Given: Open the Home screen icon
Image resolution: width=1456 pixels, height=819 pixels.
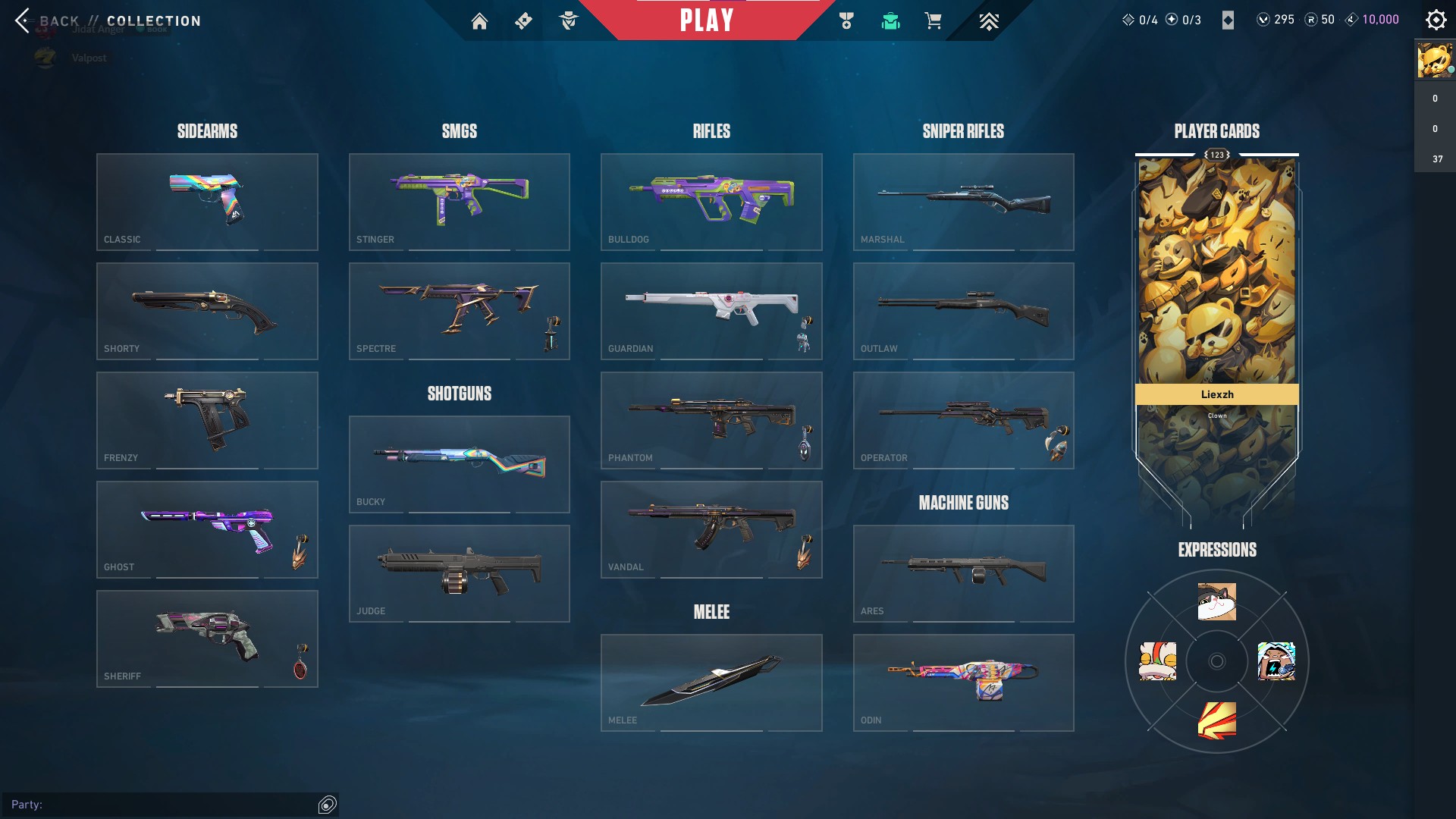Looking at the screenshot, I should click(x=480, y=20).
